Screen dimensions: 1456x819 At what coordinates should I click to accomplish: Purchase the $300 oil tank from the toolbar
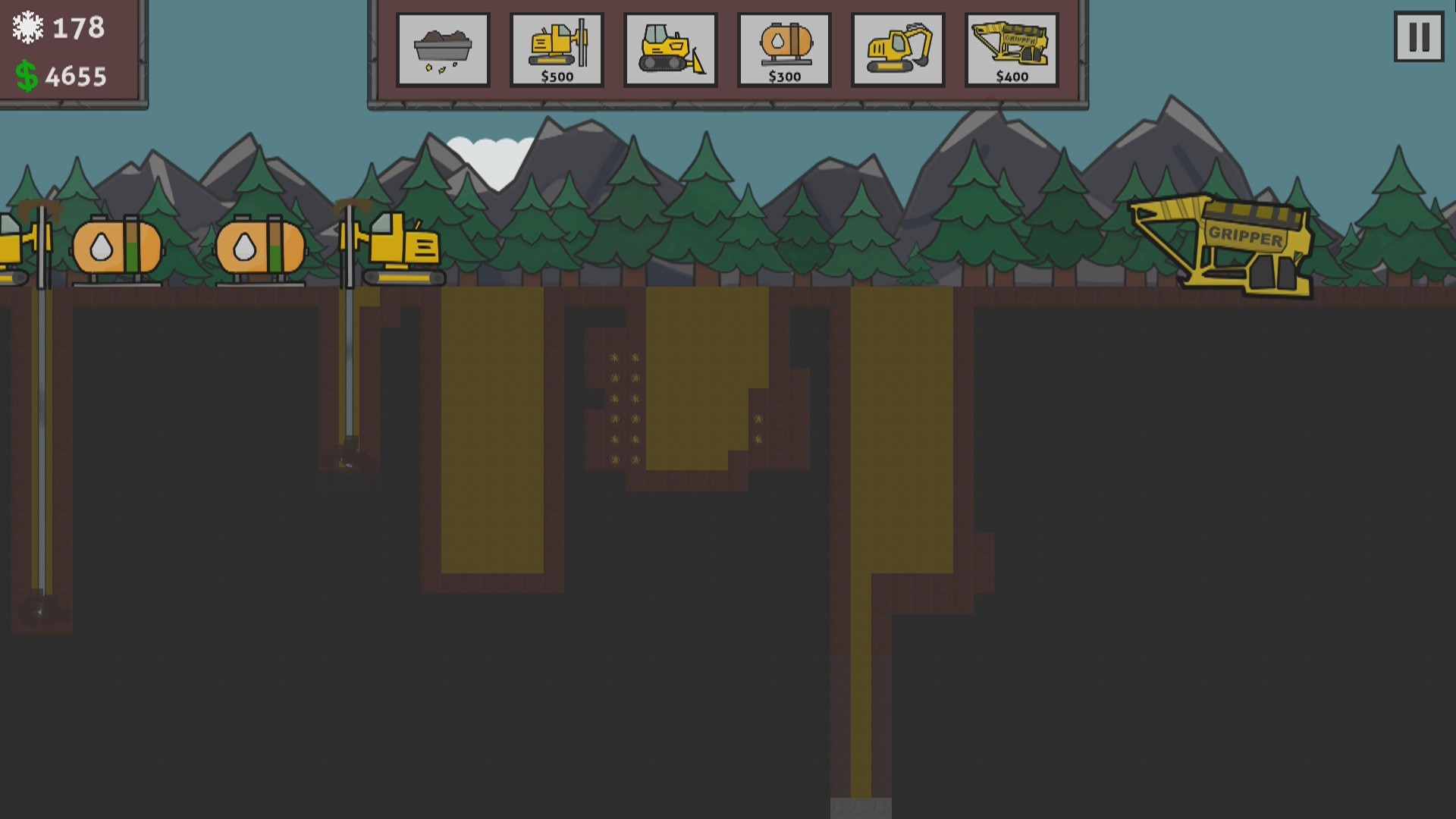click(x=784, y=49)
